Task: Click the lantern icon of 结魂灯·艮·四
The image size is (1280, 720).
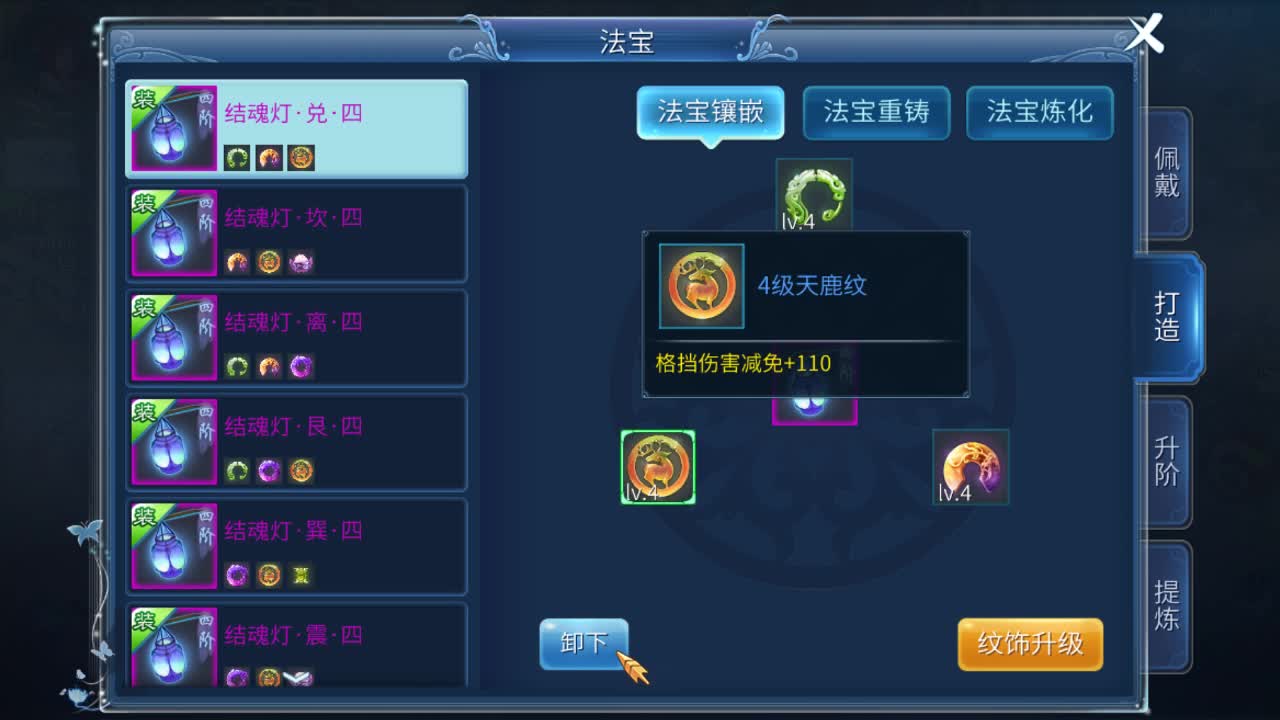Action: point(172,440)
